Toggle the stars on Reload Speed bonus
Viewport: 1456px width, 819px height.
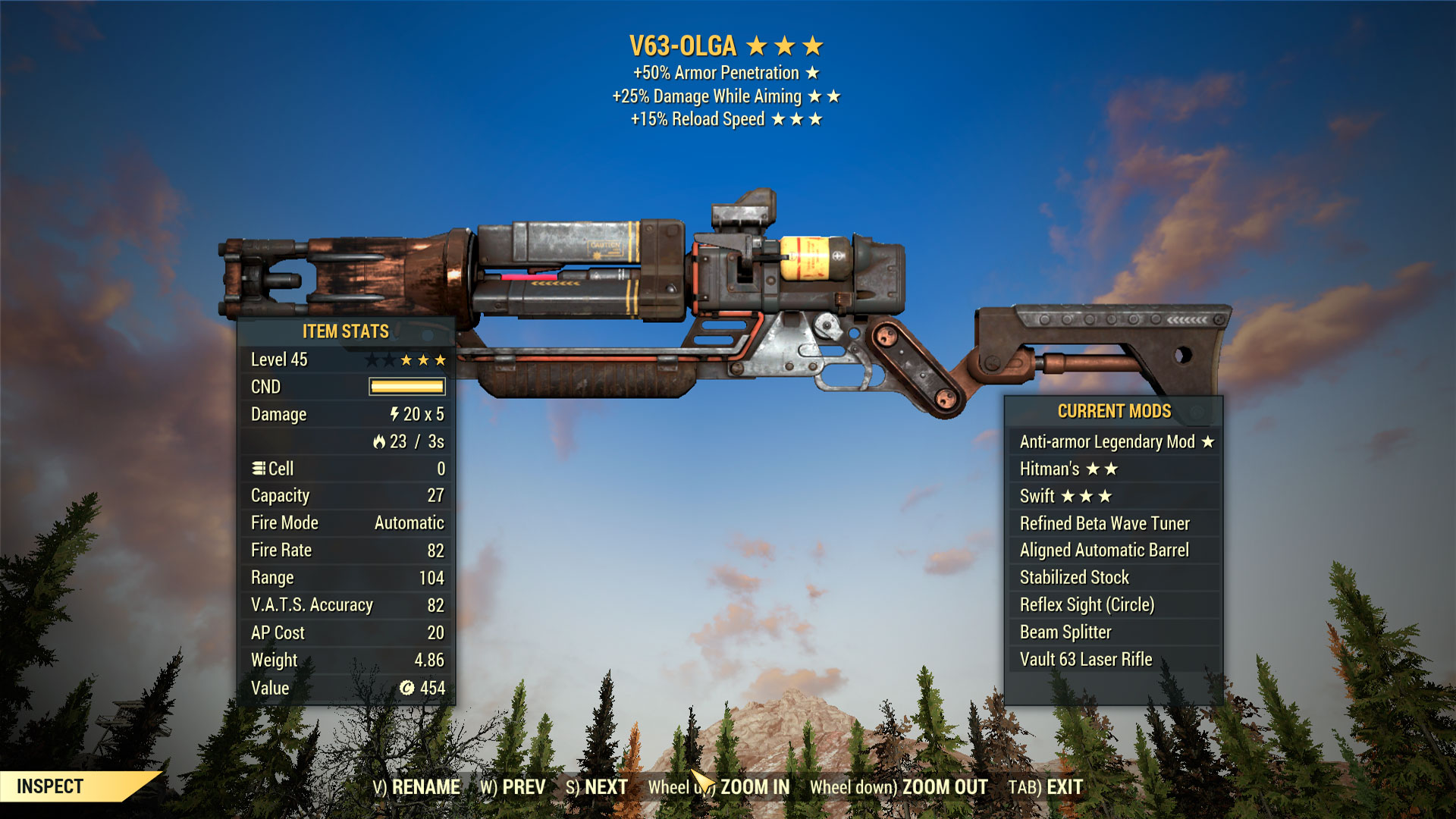(797, 118)
